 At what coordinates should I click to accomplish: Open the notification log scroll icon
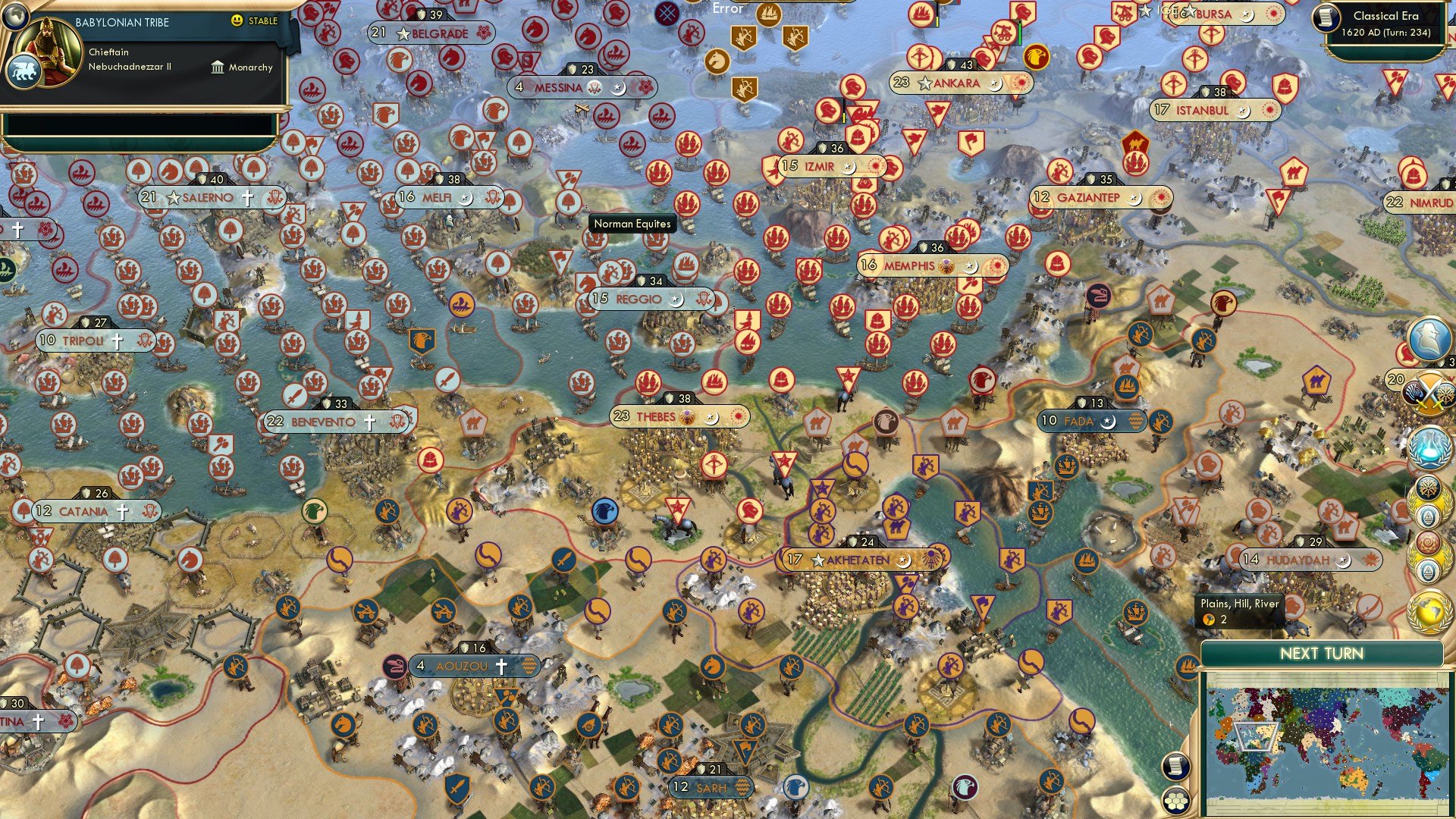point(1177,766)
